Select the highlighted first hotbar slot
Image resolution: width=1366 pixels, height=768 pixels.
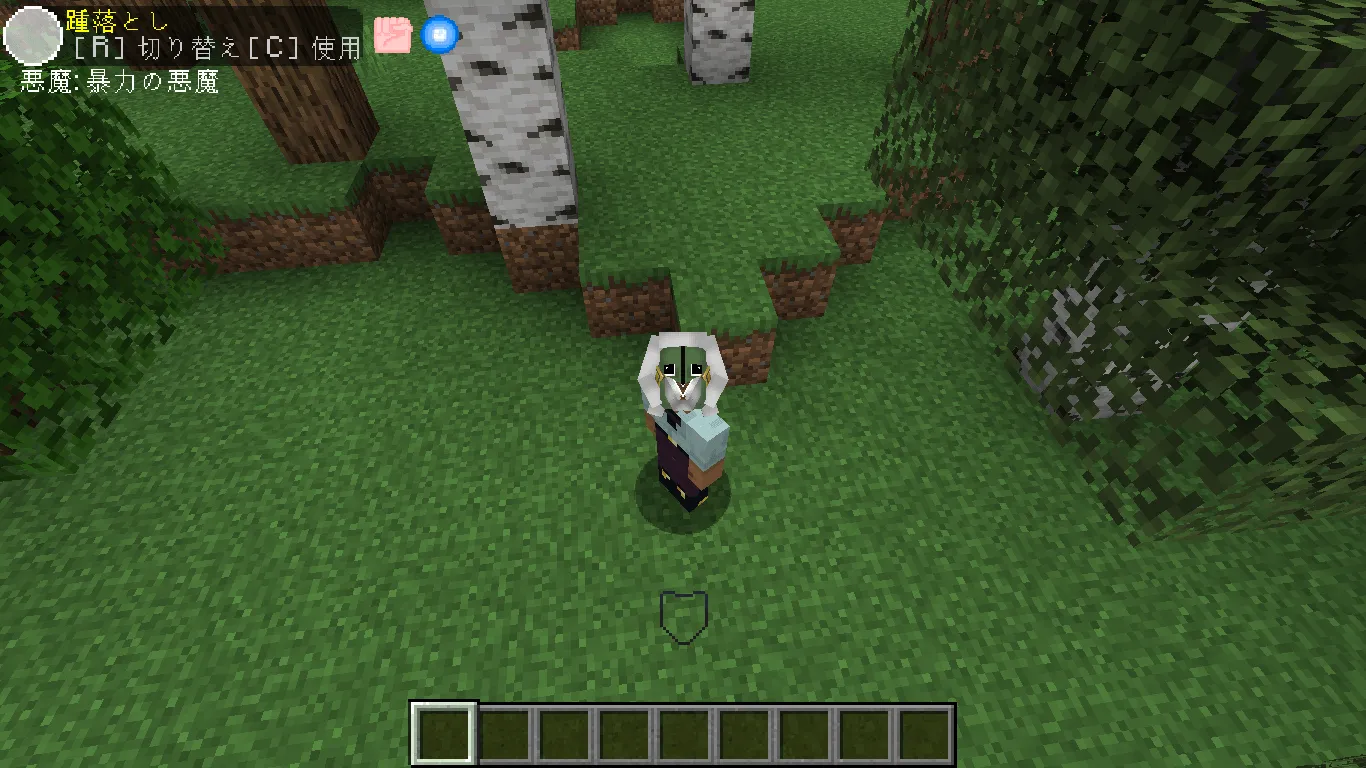coord(444,733)
